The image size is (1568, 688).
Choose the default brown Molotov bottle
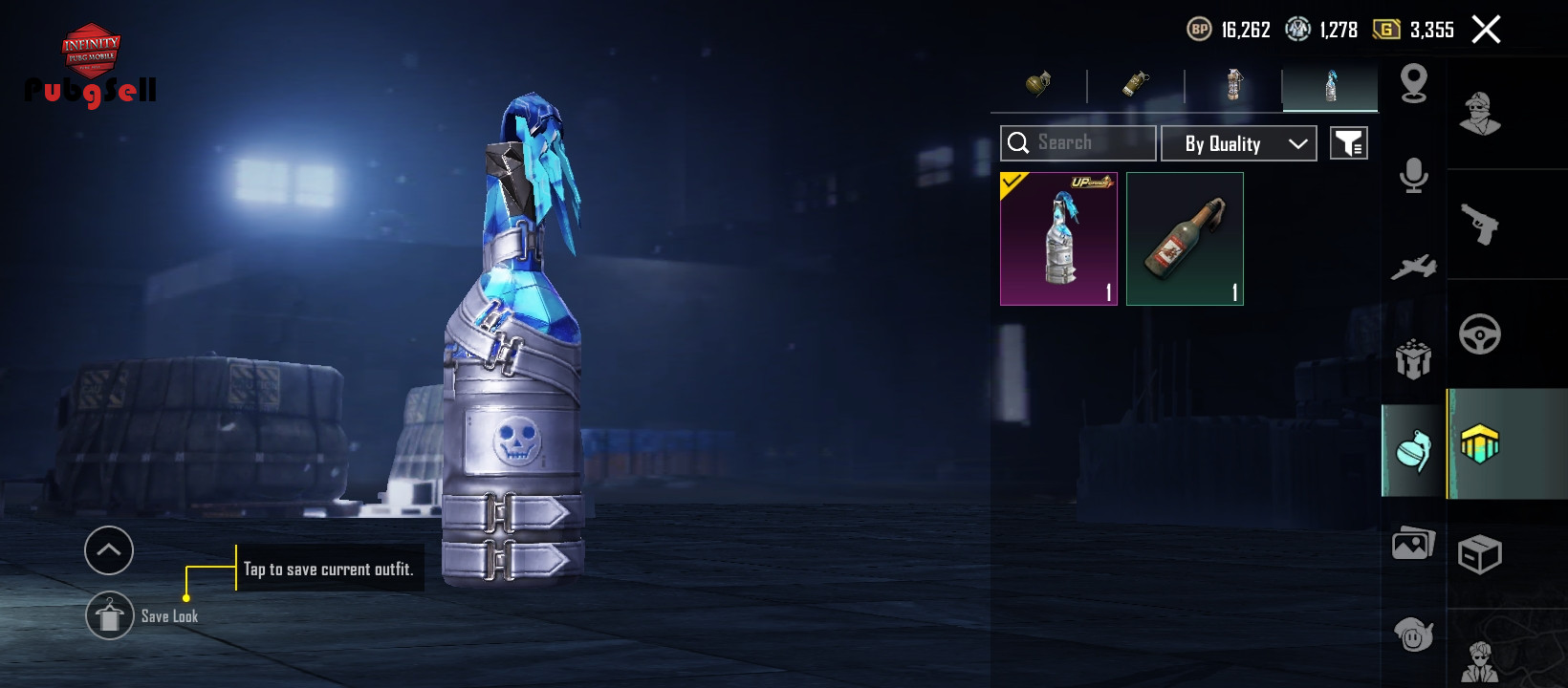pos(1185,239)
